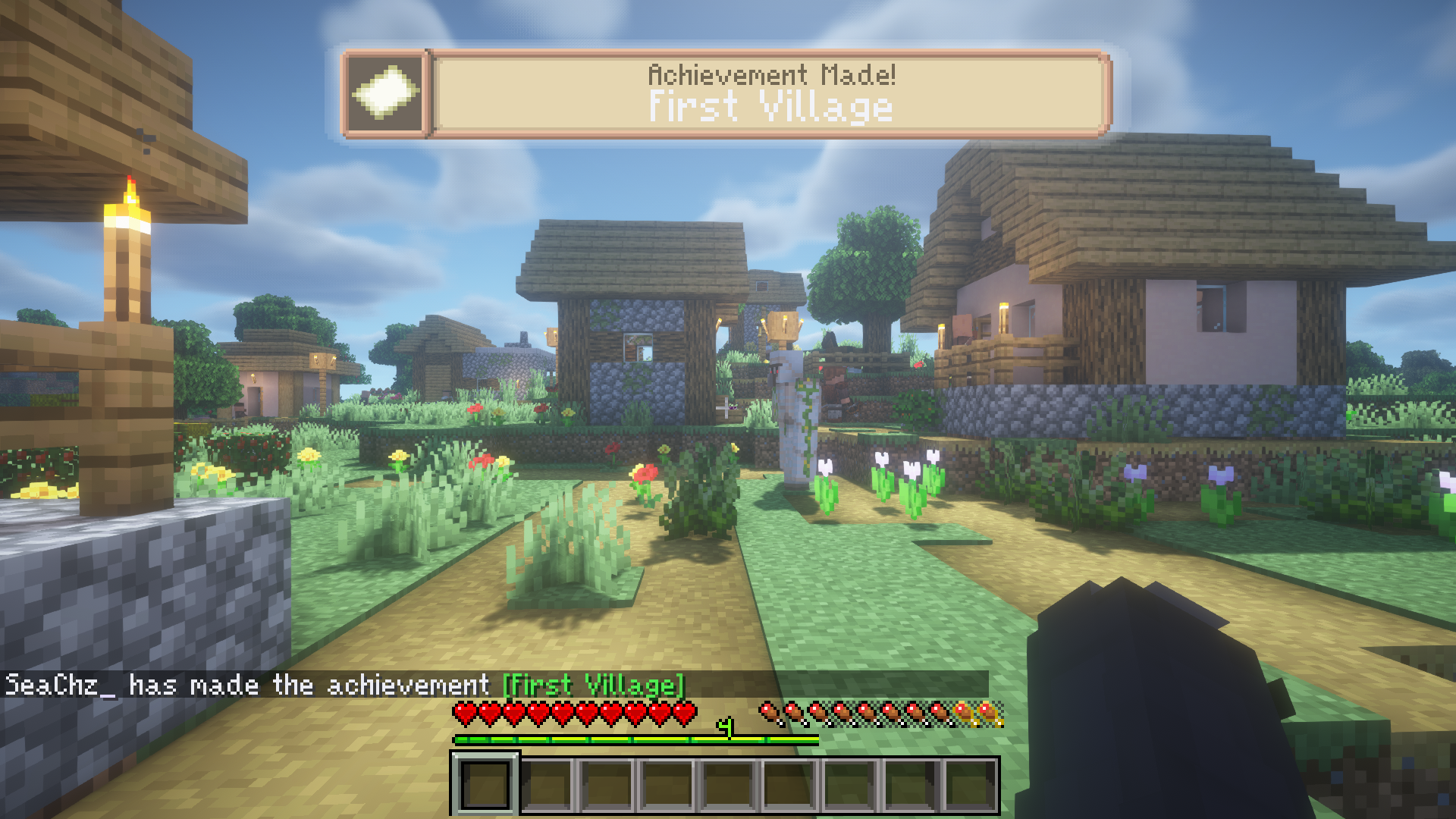Click the second hotbar slot
This screenshot has width=1456, height=819.
[x=548, y=781]
